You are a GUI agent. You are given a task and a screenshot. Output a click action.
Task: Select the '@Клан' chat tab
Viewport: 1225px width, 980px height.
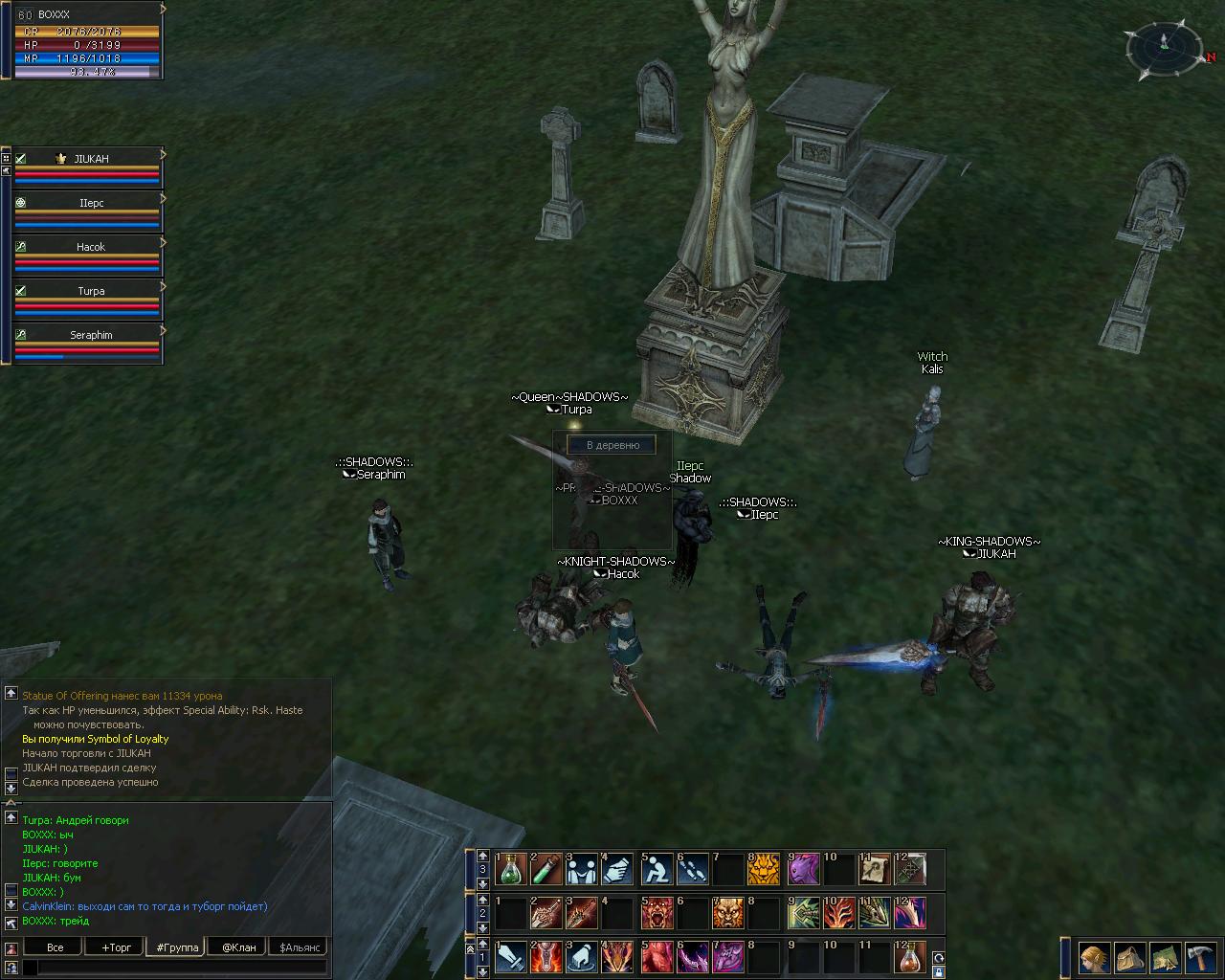tap(239, 947)
